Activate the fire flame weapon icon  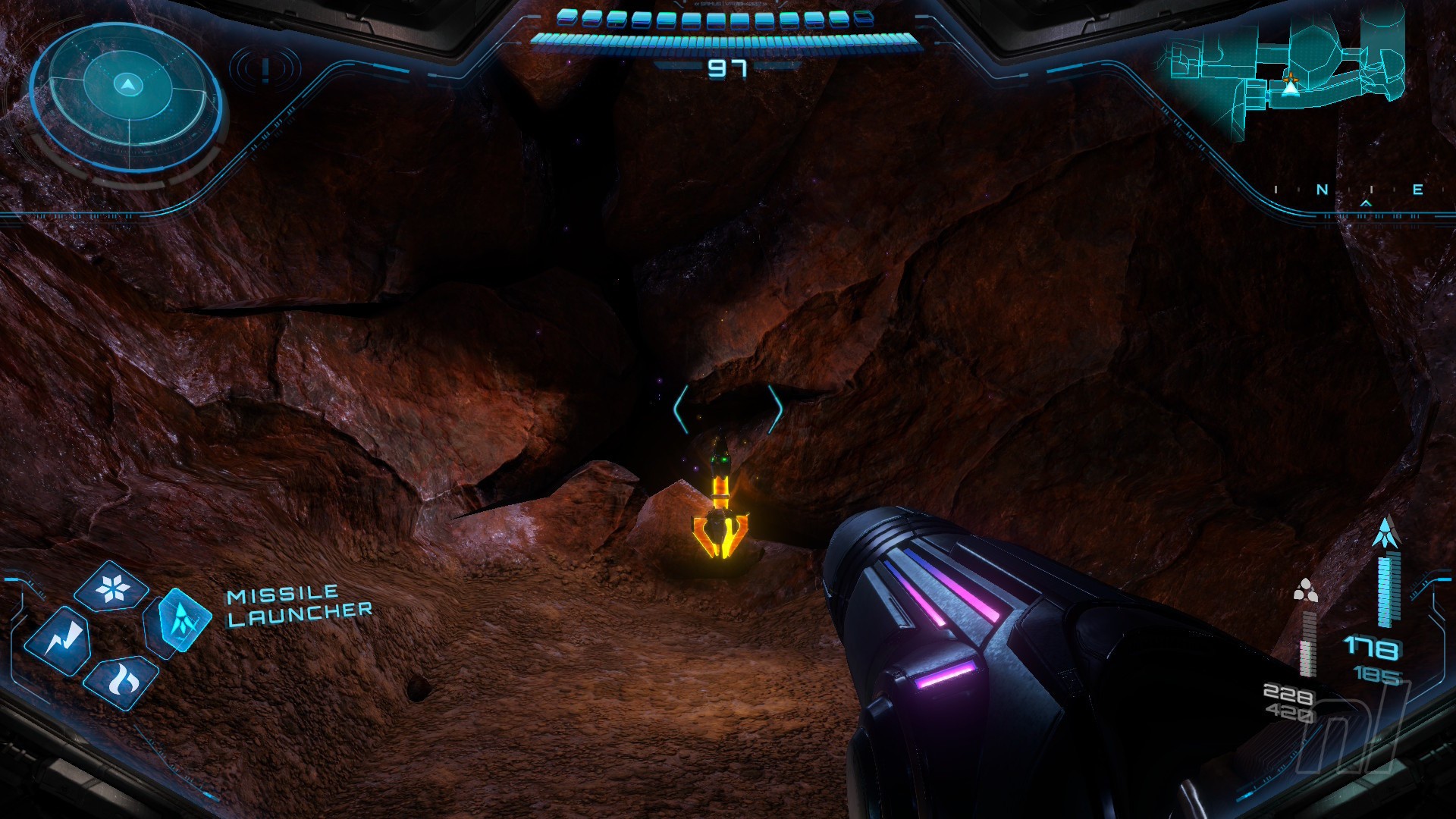(x=121, y=681)
